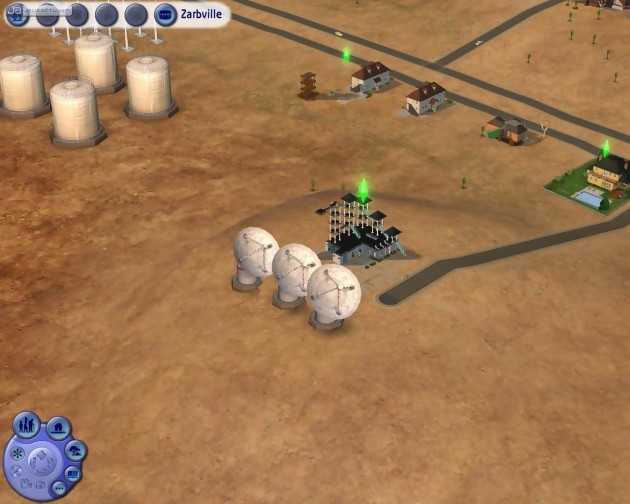The height and width of the screenshot is (504, 630).
Task: Open the neighborhood Decorations tree button
Action: (75, 451)
